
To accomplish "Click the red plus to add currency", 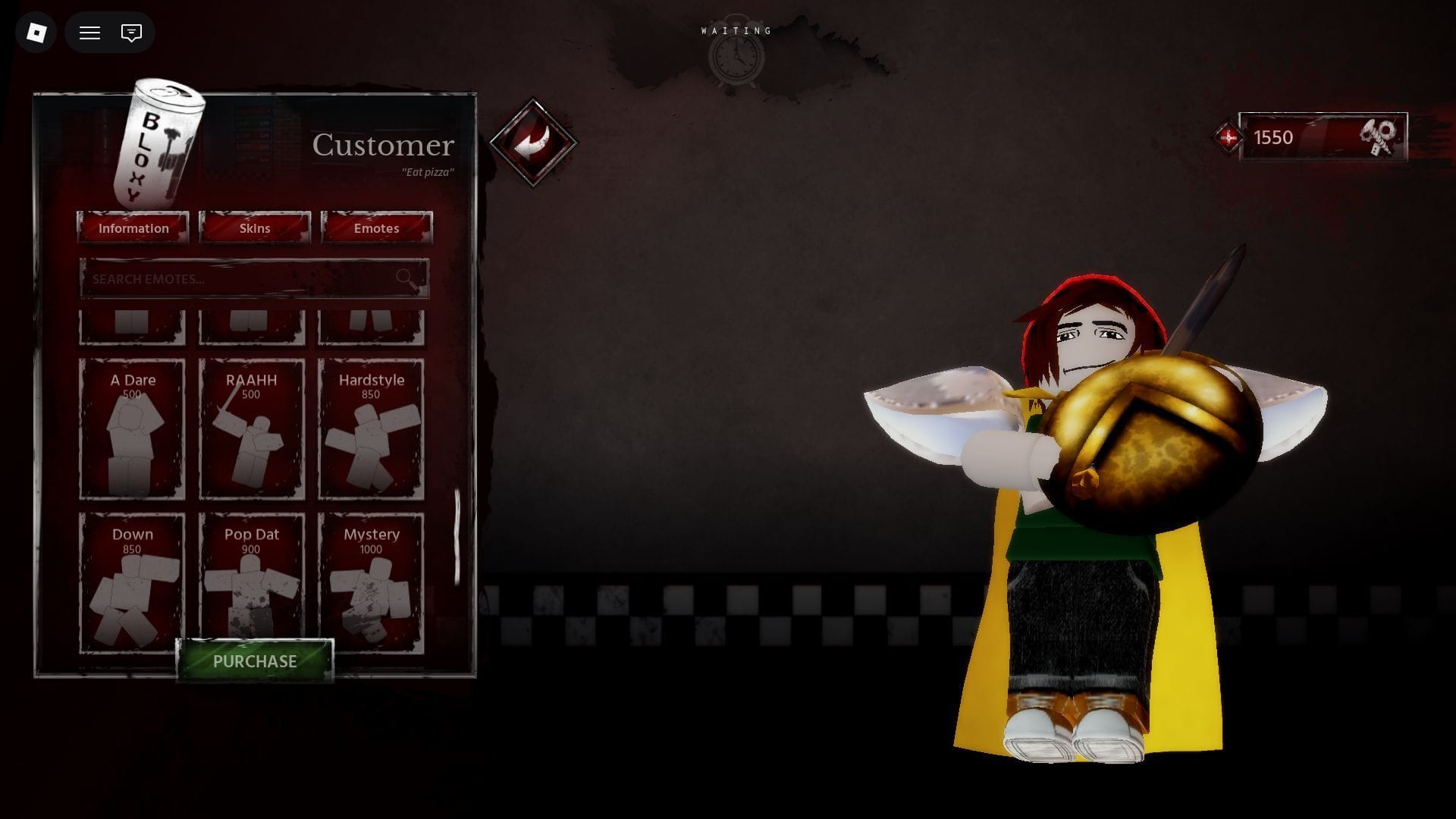I will click(1228, 137).
